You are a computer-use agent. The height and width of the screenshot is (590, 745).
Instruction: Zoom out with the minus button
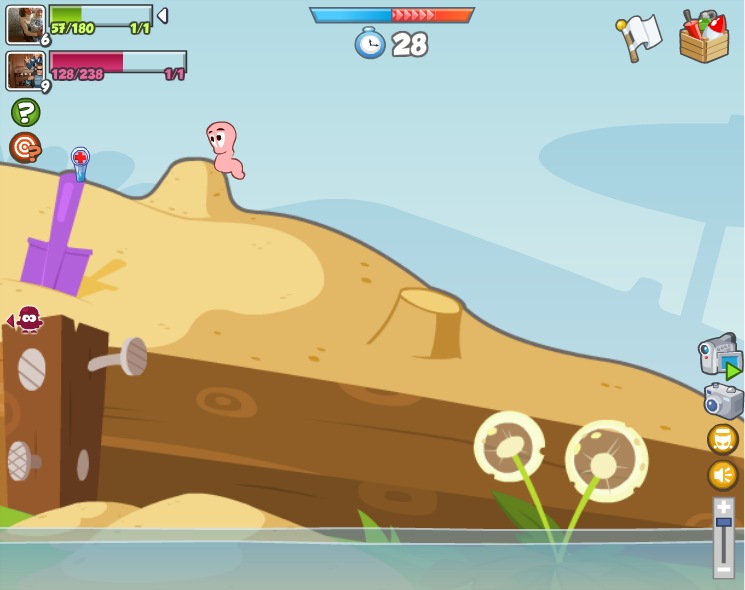tap(723, 568)
